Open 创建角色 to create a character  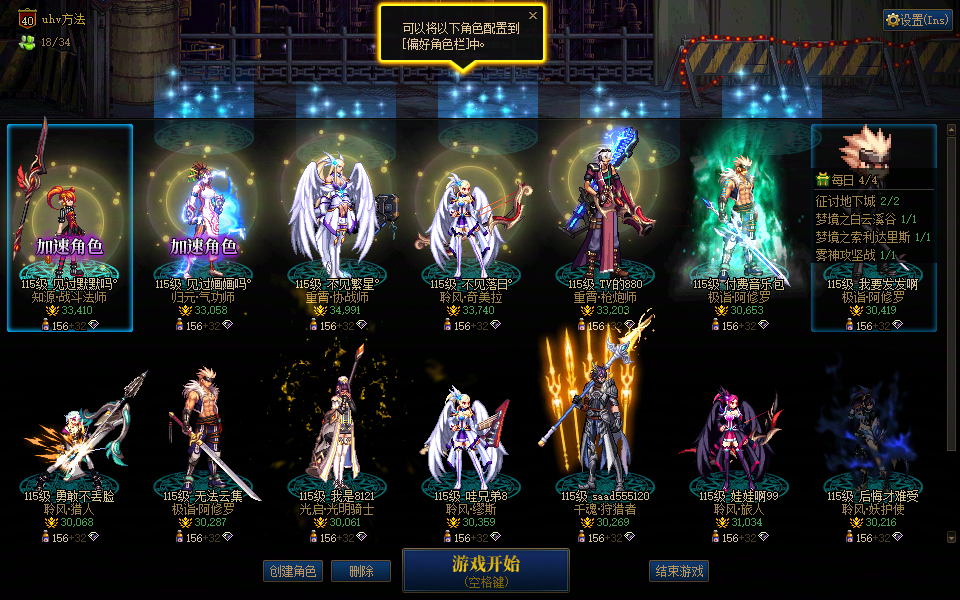tap(292, 571)
